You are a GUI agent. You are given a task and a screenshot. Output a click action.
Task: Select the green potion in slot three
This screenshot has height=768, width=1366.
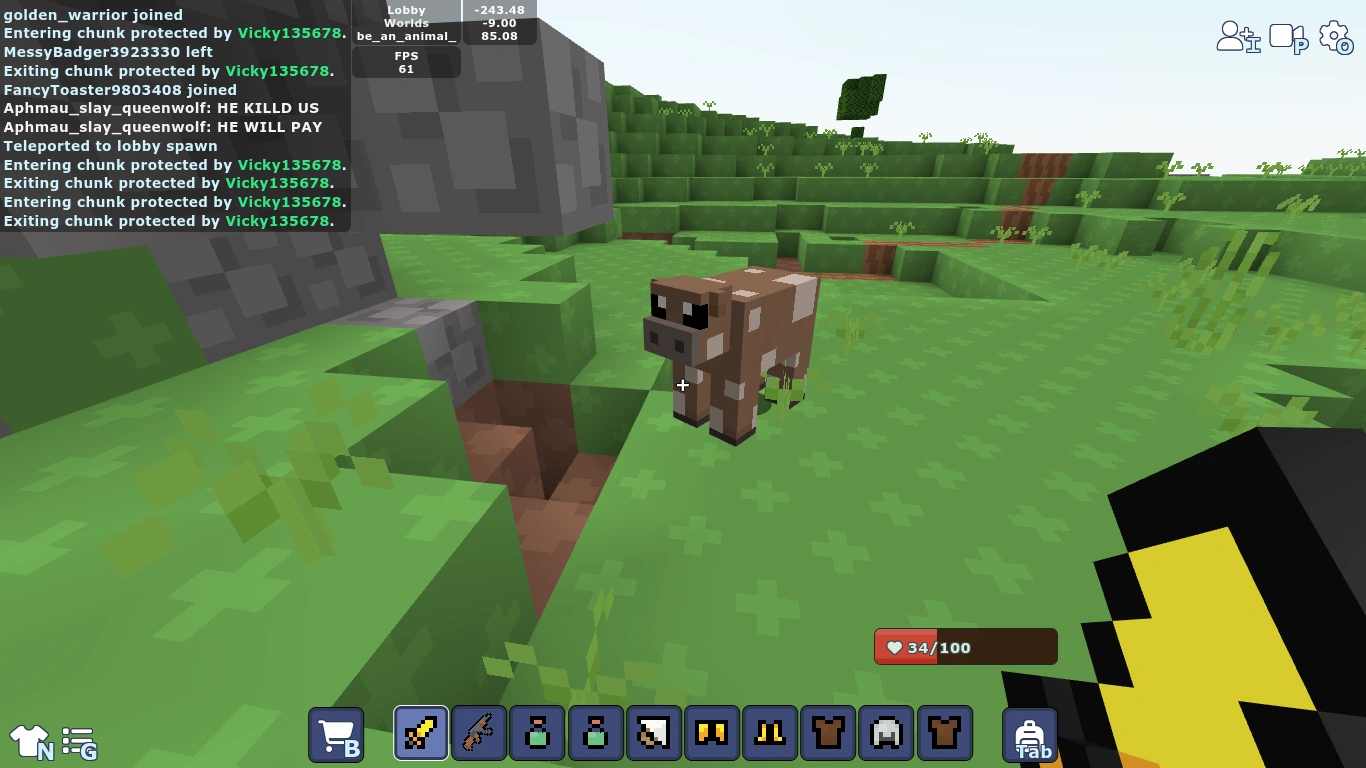[x=537, y=733]
